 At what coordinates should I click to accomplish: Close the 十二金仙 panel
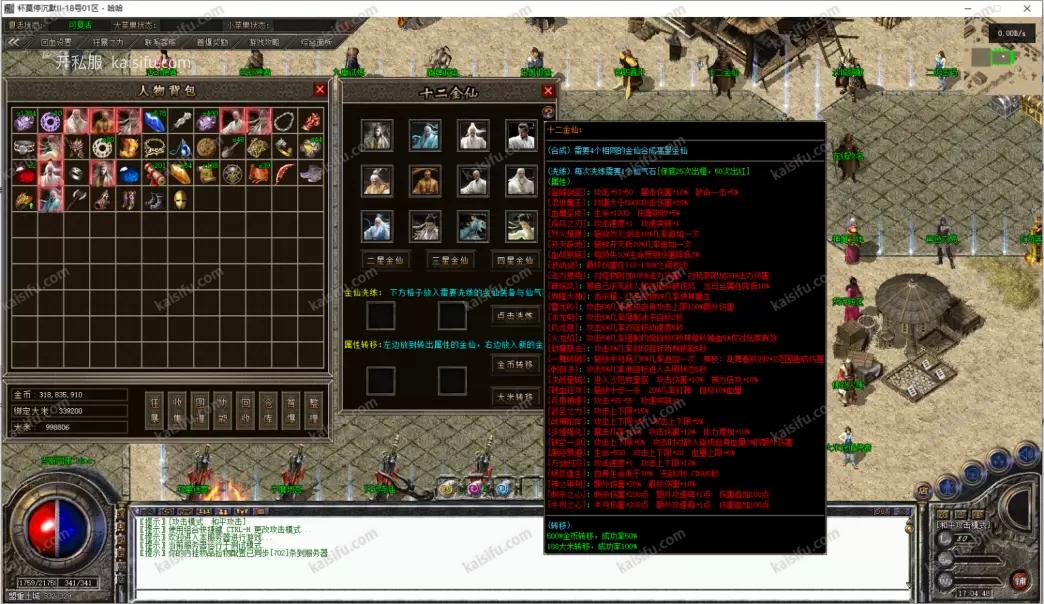tap(546, 91)
